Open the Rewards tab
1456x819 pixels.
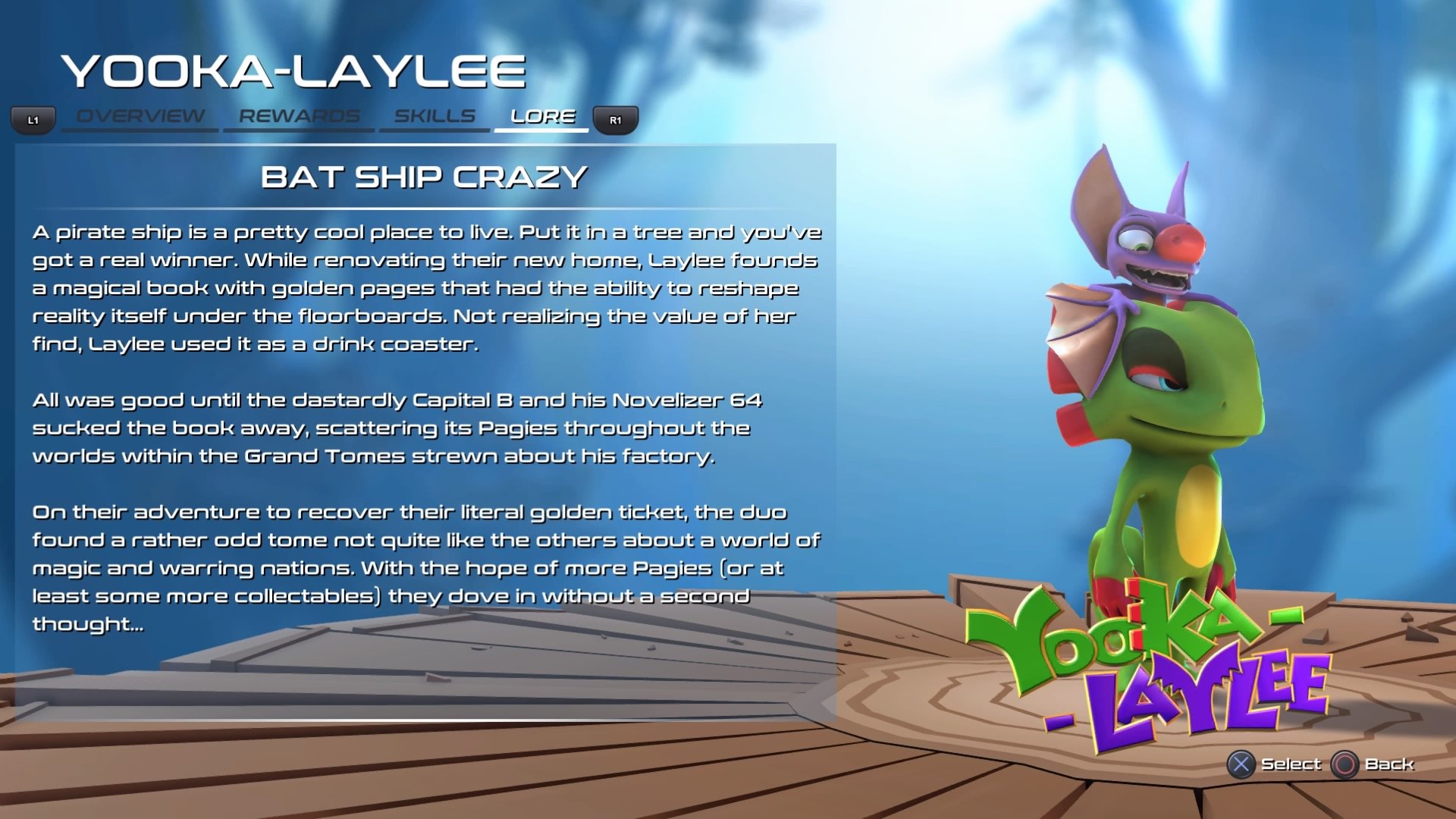[300, 115]
